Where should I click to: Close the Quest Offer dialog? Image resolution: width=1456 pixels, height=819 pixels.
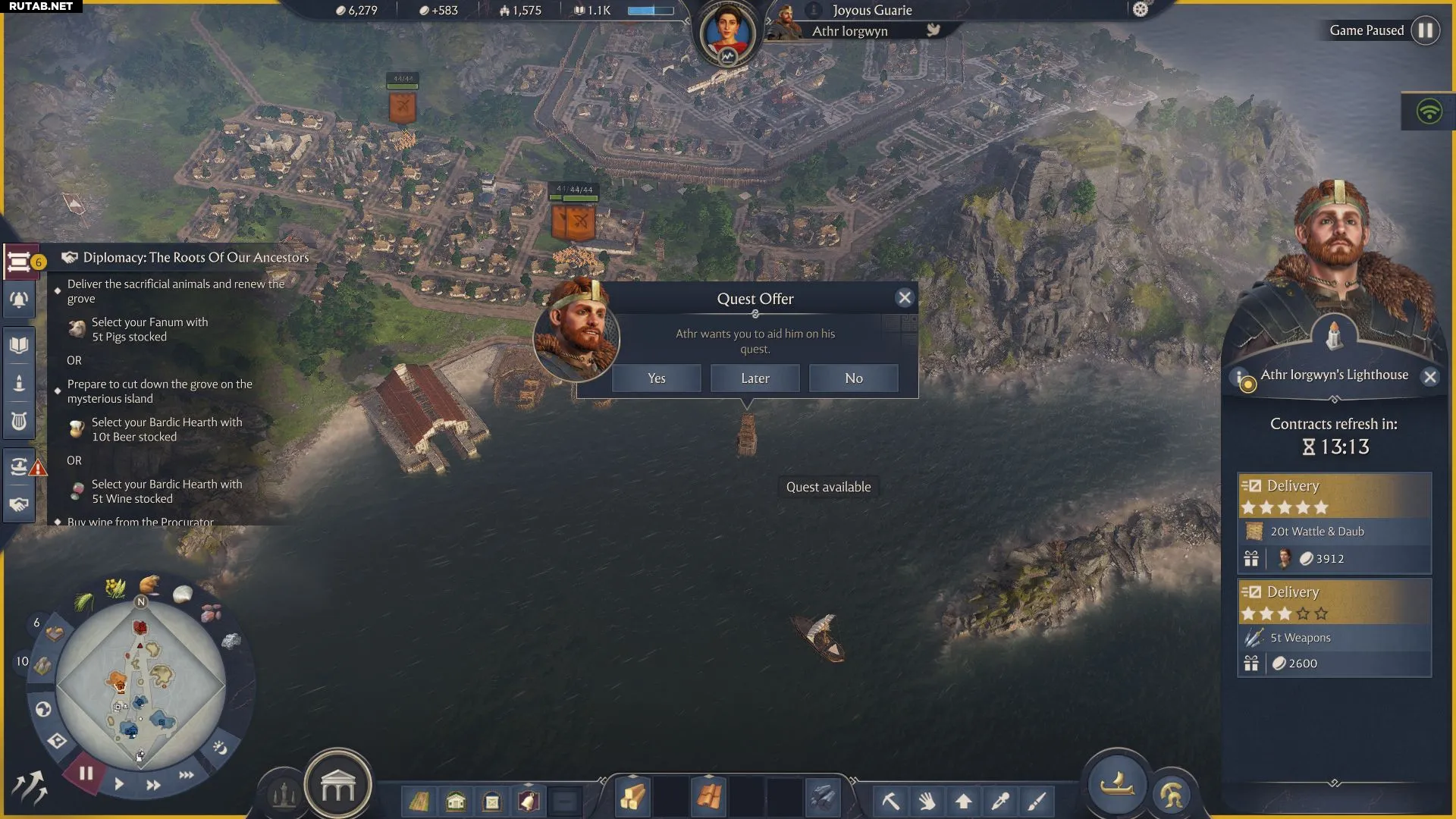point(904,298)
